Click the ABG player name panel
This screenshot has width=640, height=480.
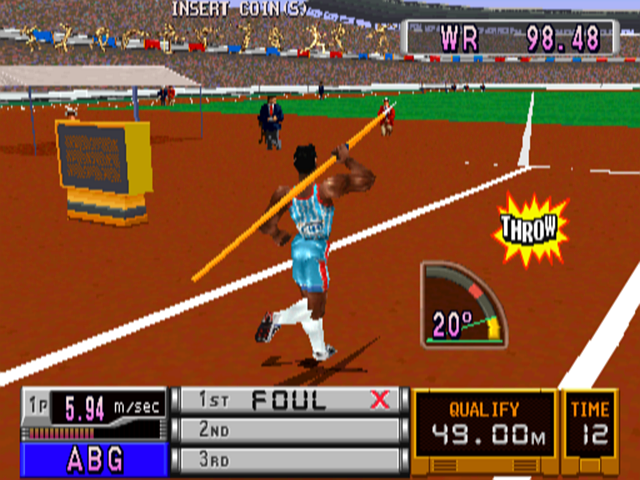(x=95, y=460)
